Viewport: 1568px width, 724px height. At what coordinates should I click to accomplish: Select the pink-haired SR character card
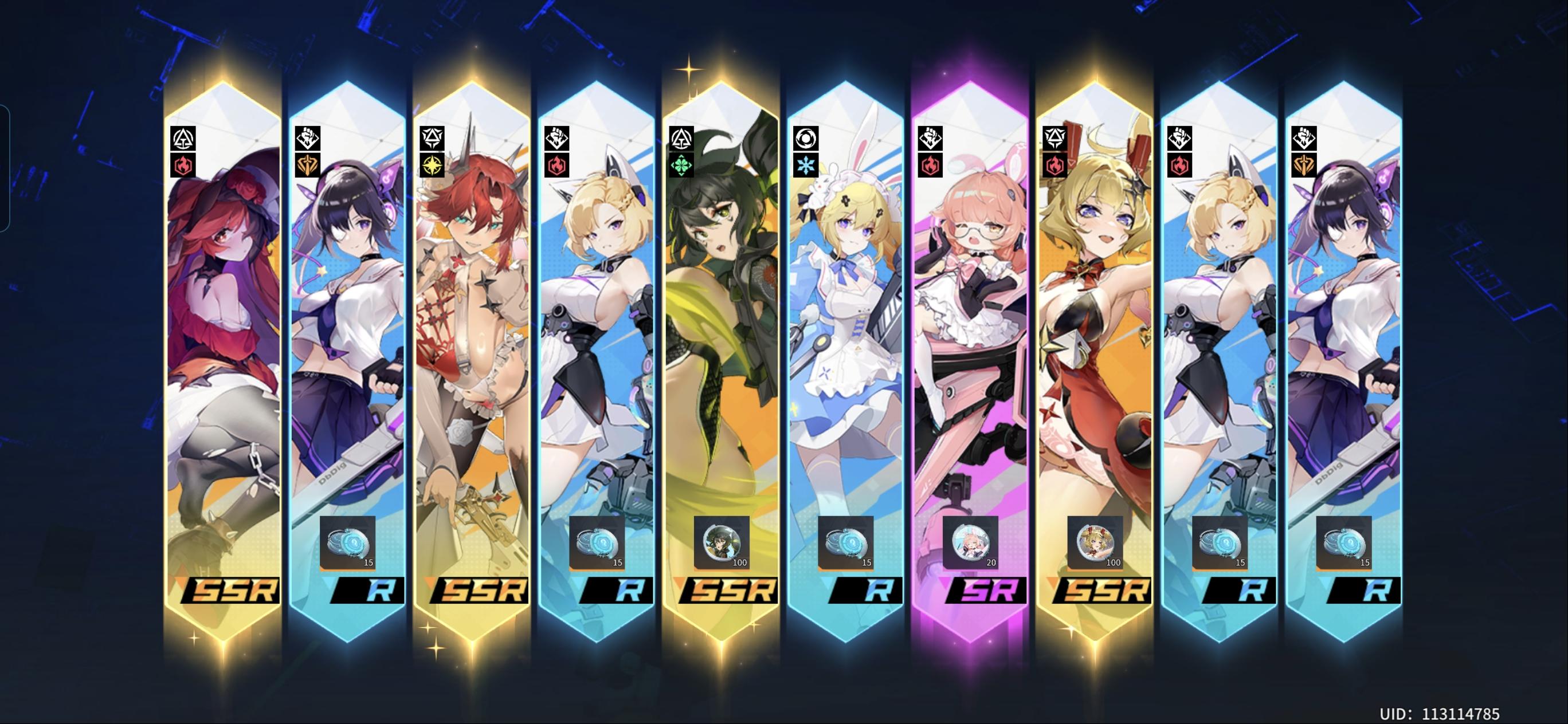[968, 335]
